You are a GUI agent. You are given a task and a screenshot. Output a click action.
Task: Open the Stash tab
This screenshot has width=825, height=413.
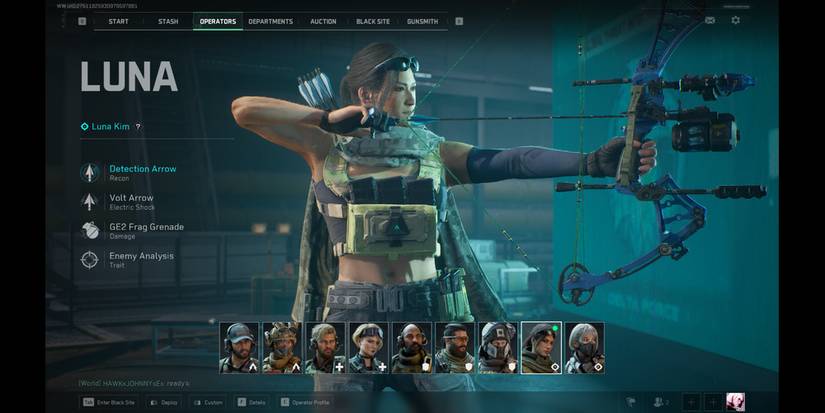click(x=168, y=21)
